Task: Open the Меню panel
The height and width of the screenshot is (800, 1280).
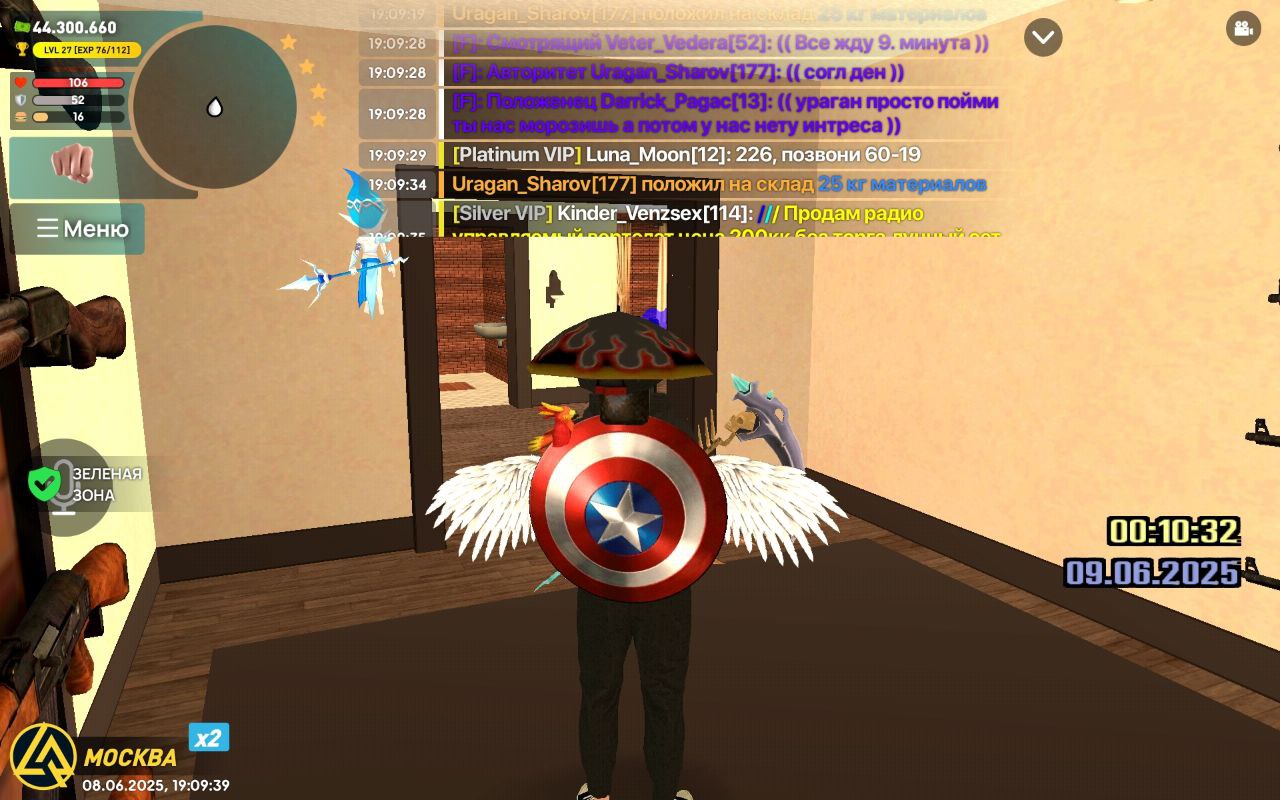Action: pos(77,229)
